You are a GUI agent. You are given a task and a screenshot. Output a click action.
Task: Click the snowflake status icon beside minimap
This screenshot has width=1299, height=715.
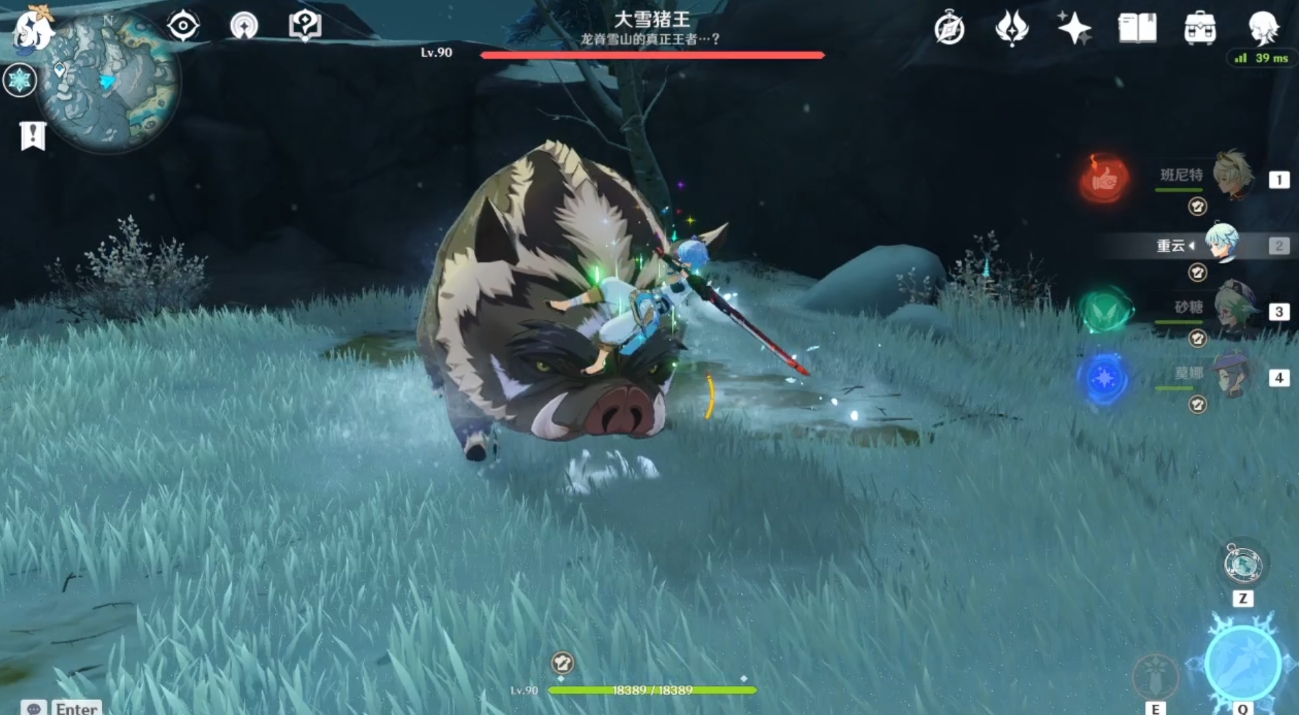point(20,80)
